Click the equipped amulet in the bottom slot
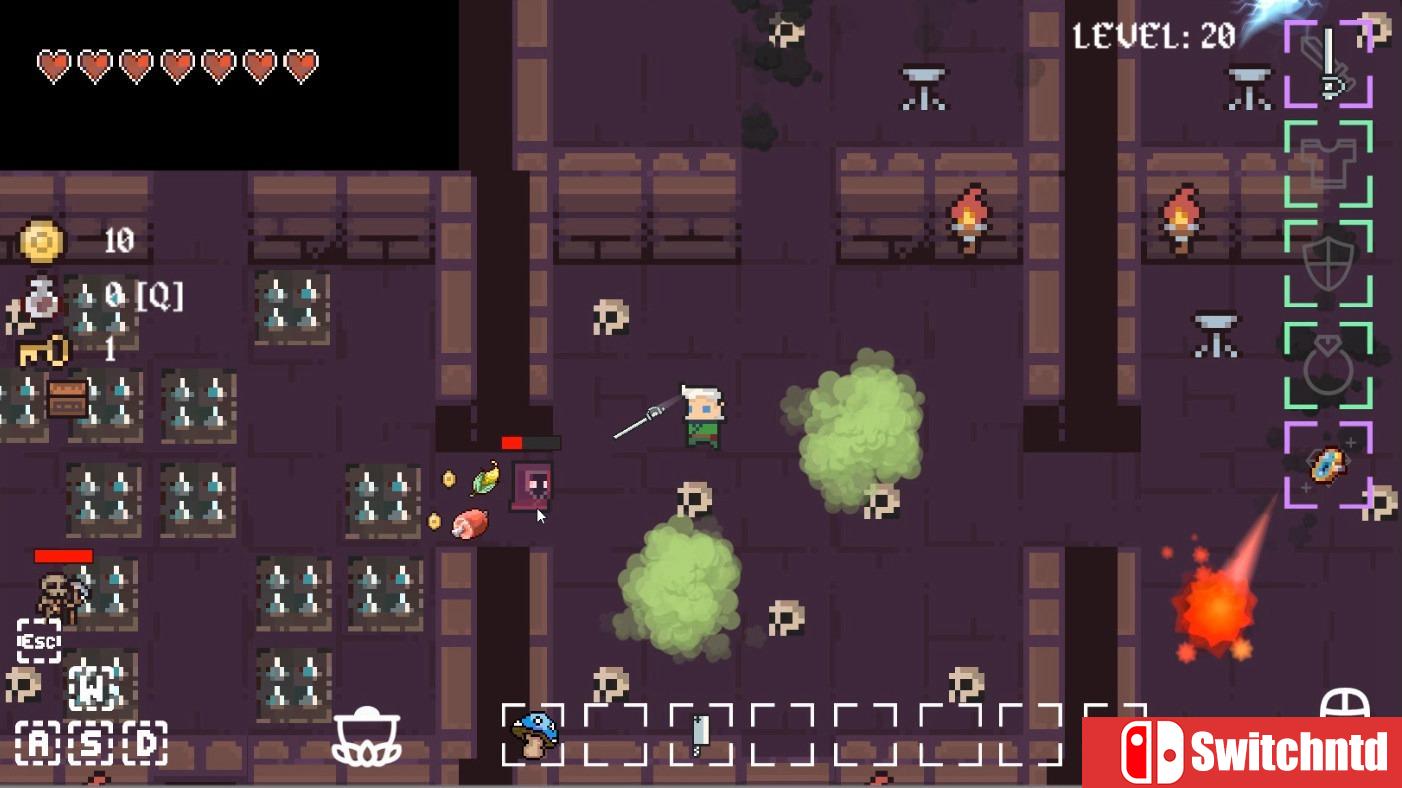This screenshot has width=1402, height=788. coord(1328,467)
